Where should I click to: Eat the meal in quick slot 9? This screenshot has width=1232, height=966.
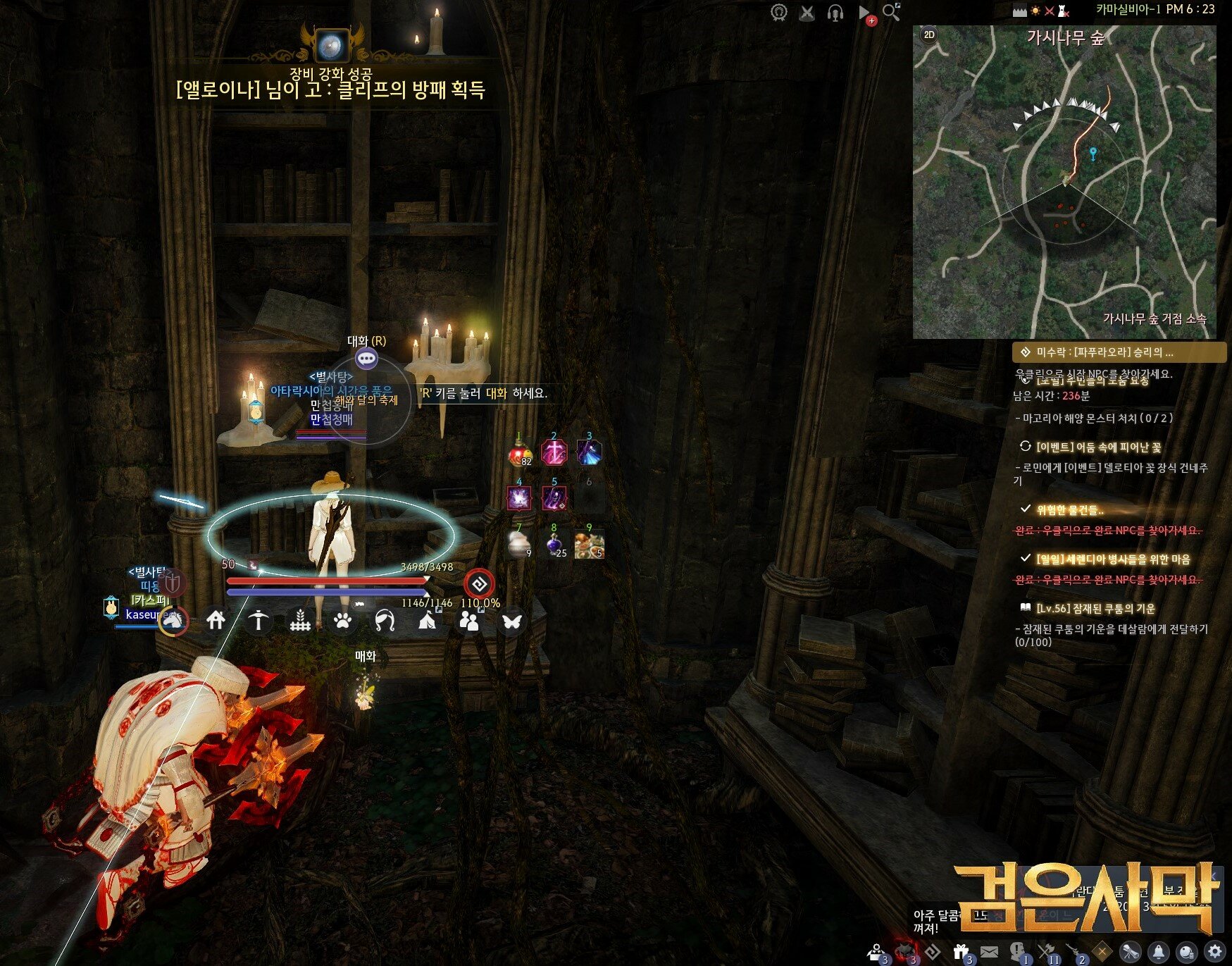click(x=589, y=545)
